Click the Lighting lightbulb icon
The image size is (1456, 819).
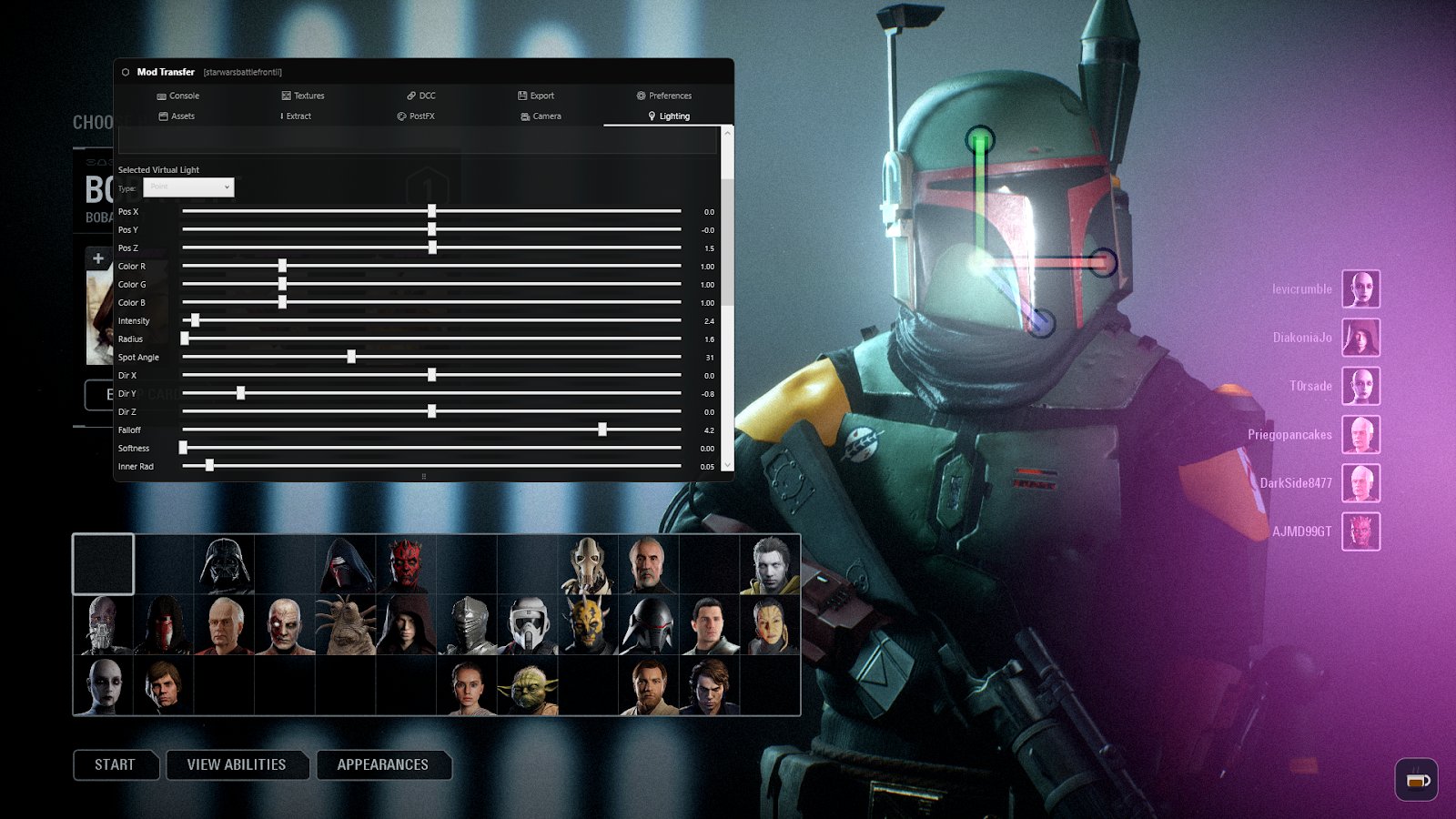650,116
